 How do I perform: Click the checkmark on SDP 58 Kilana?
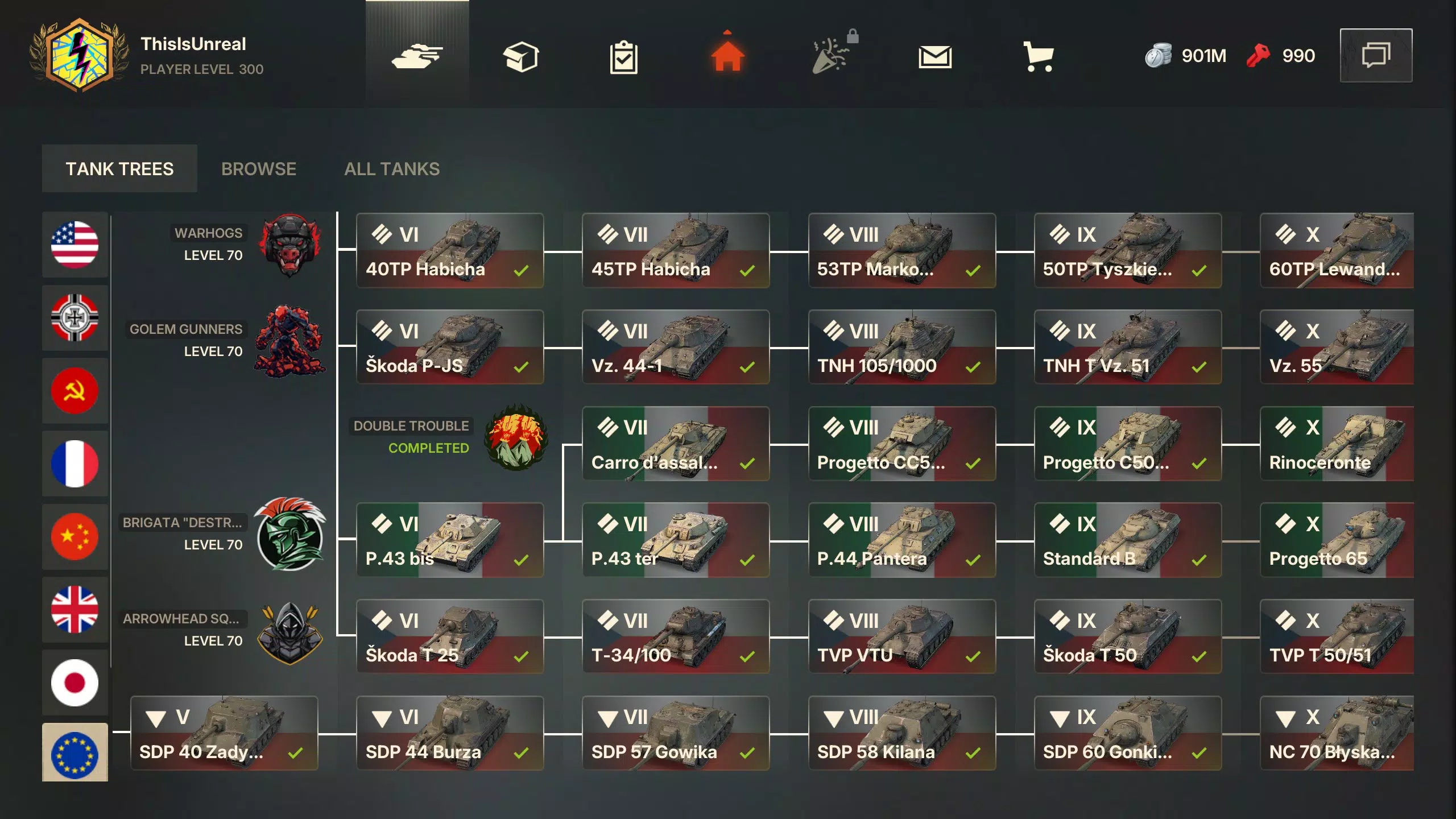click(973, 752)
